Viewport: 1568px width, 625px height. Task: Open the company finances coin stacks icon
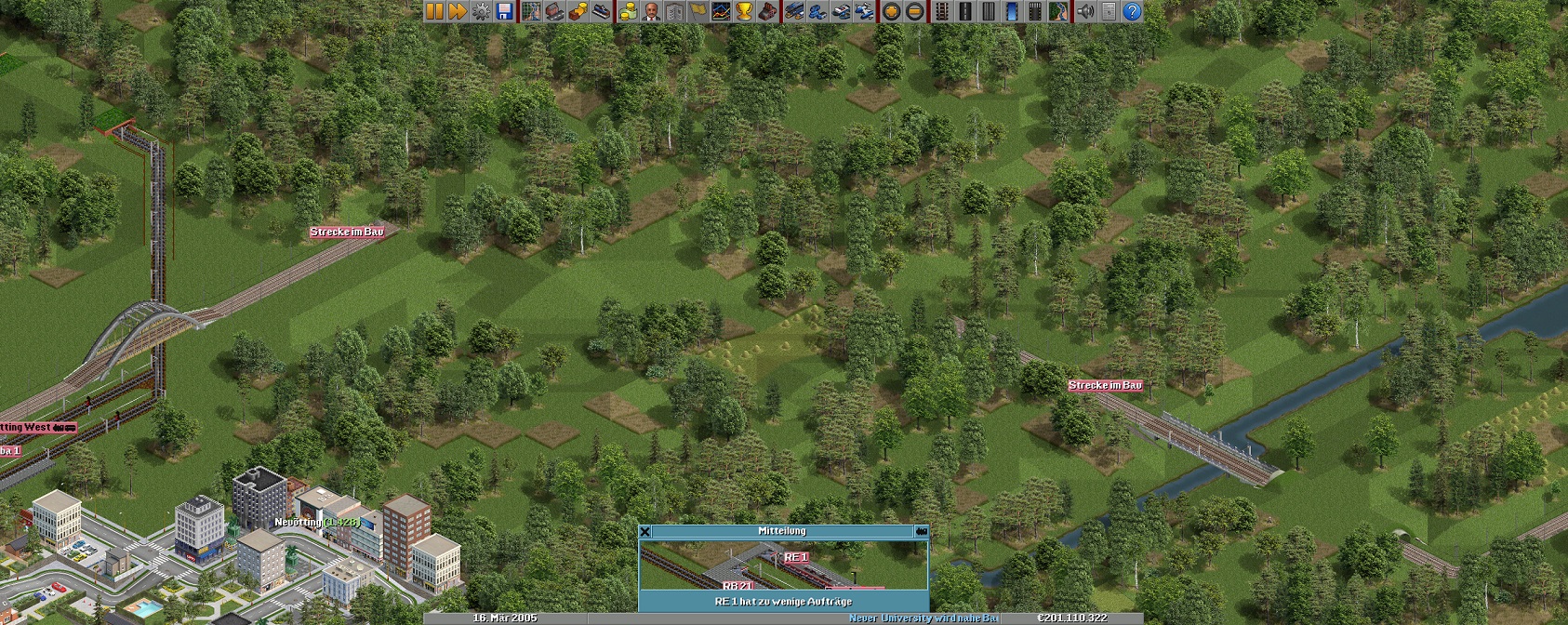click(x=628, y=11)
